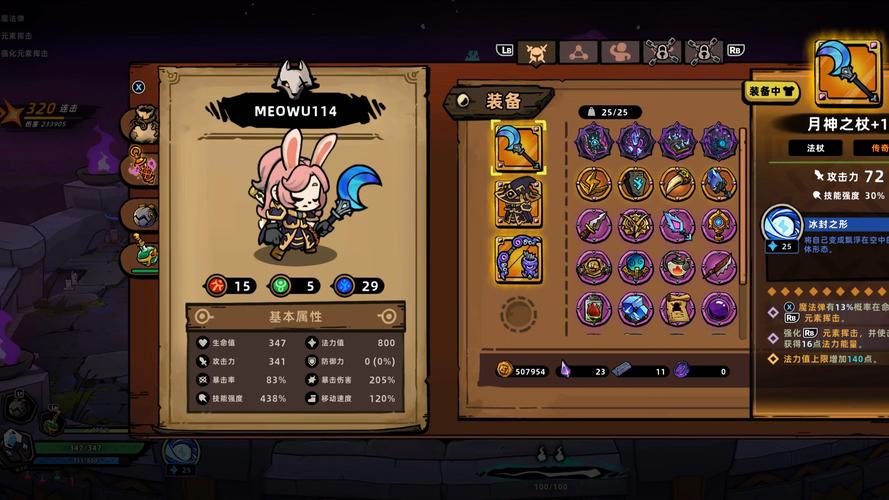This screenshot has height=500, width=889.
Task: Switch to the helmet equipment tab
Action: pyautogui.click(x=536, y=53)
